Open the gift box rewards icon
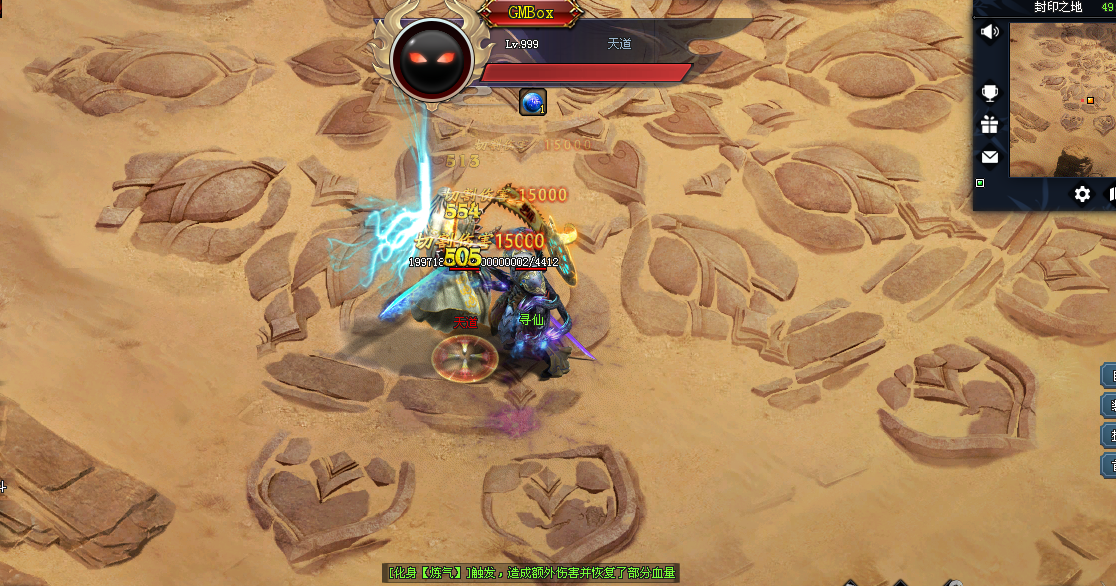Screen dimensions: 1116x586 989,125
